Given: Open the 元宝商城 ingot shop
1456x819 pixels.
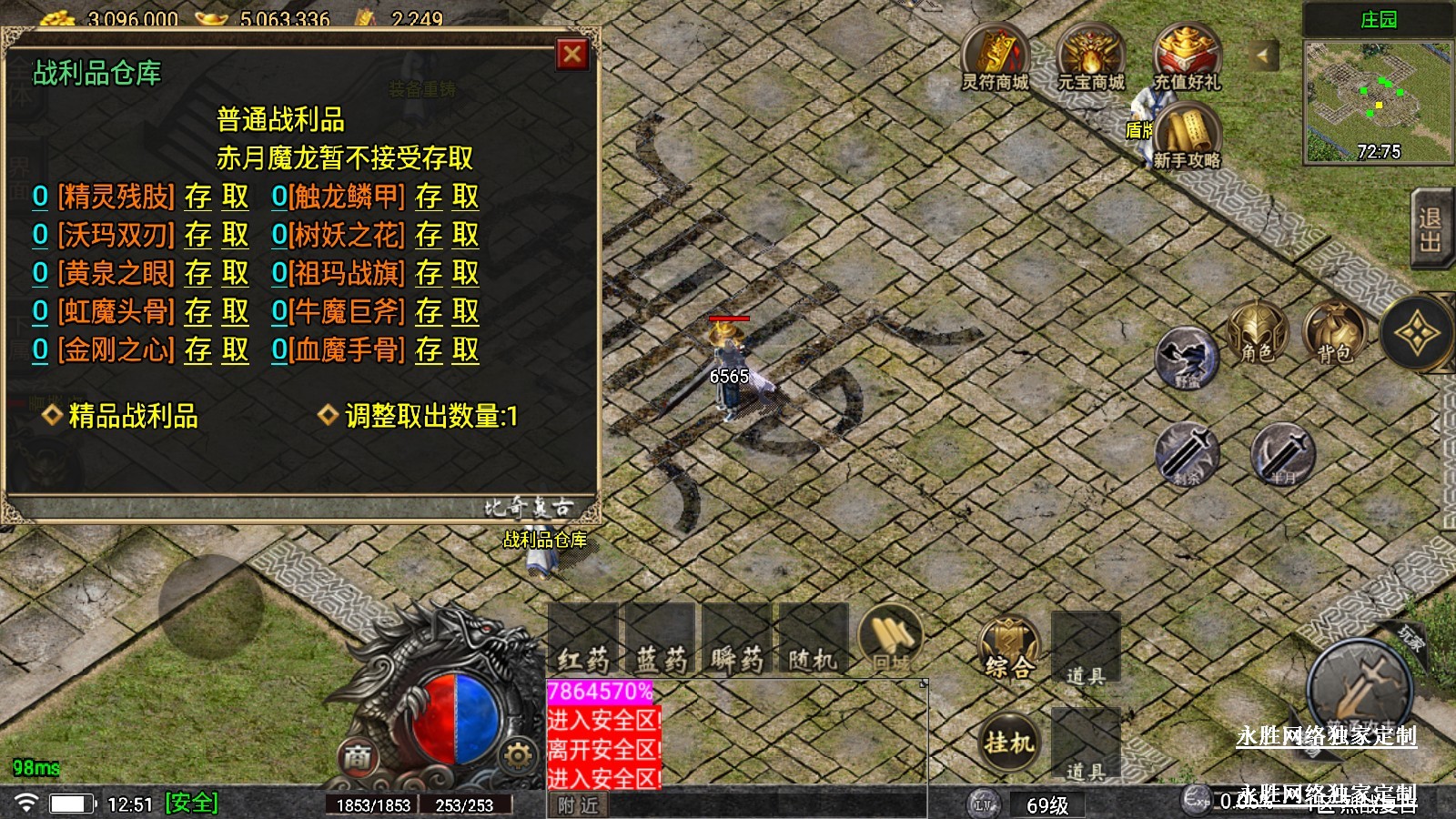Looking at the screenshot, I should pos(1090,58).
